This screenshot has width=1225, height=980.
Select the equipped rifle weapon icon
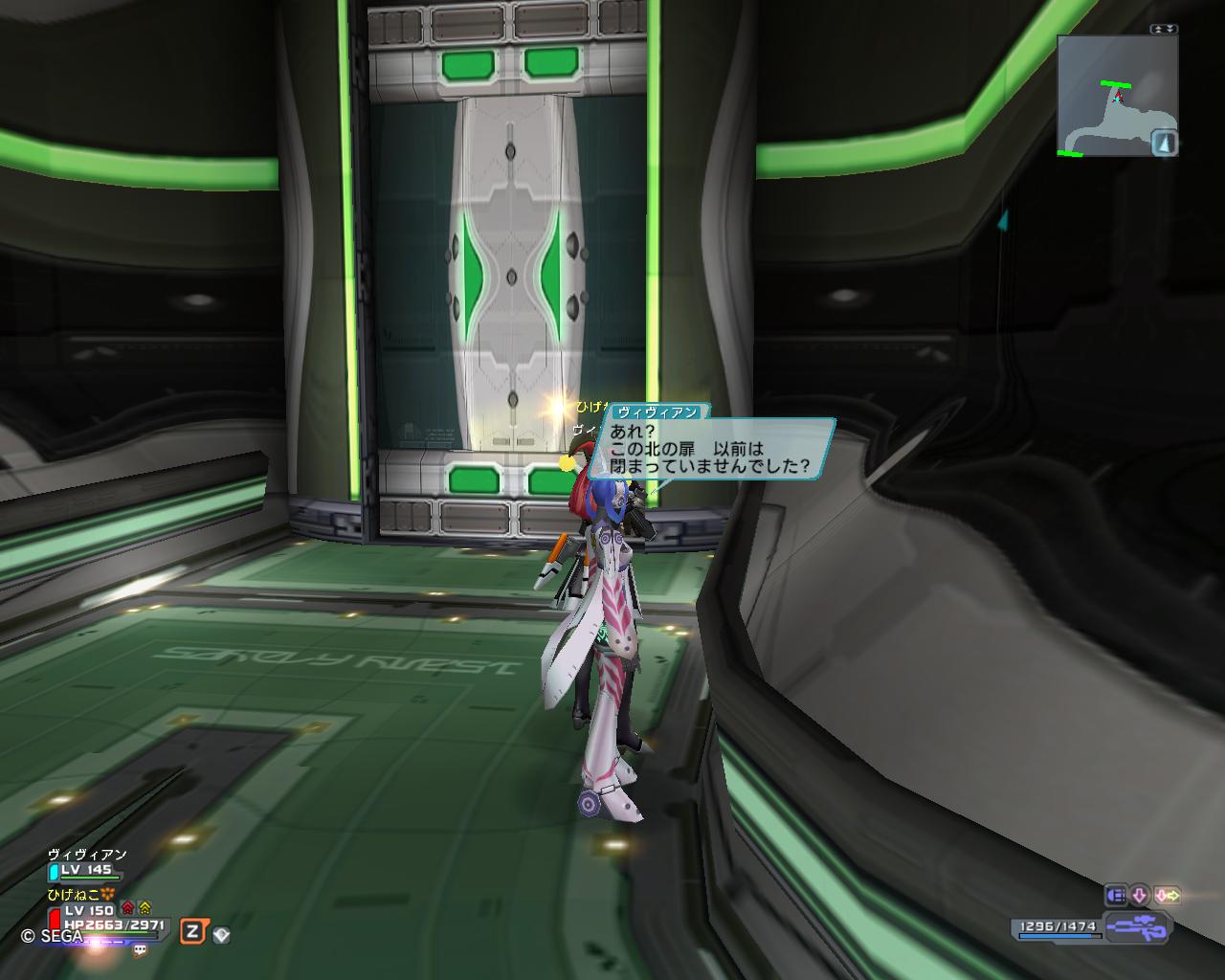click(x=1136, y=926)
